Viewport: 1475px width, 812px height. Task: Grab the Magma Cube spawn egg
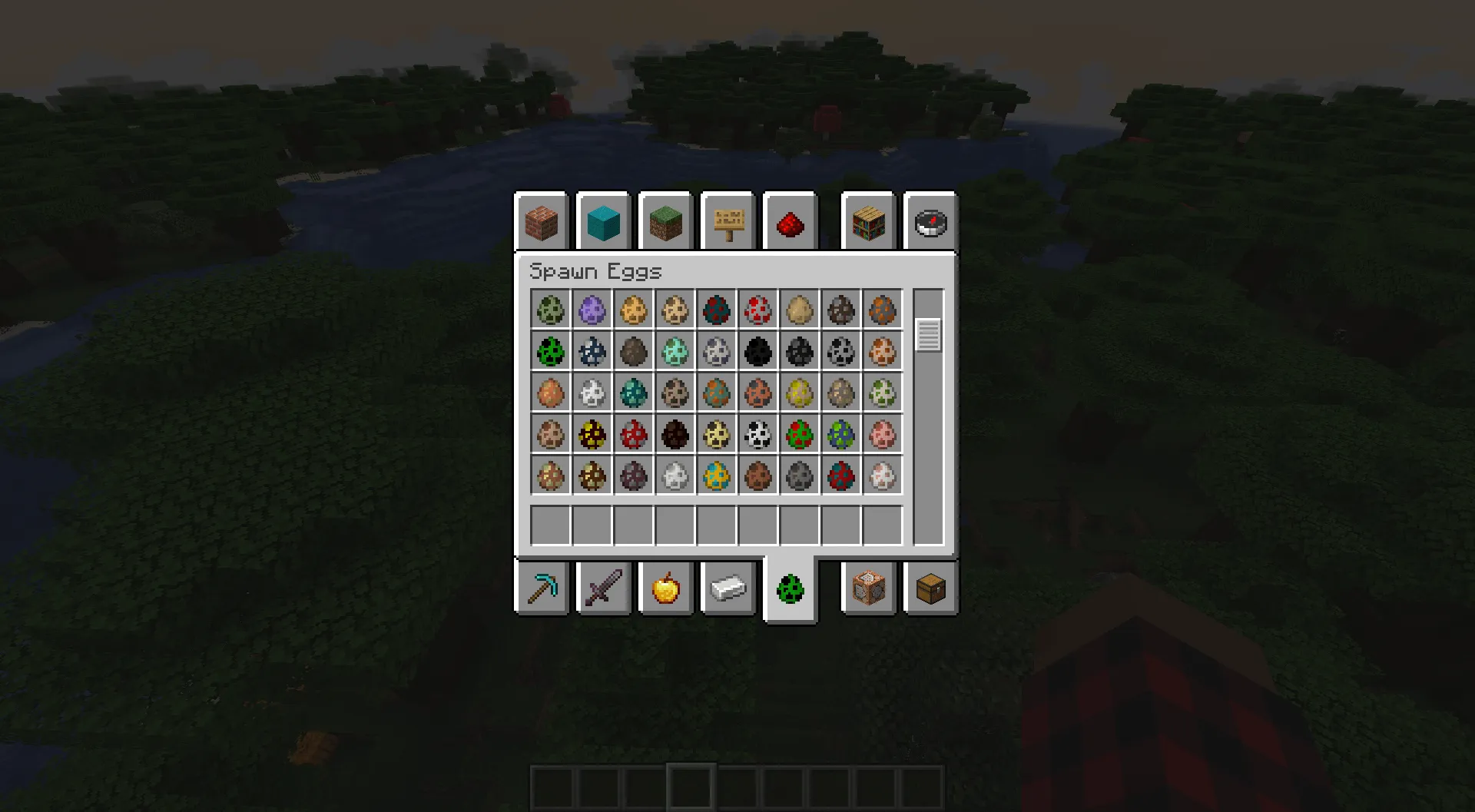point(592,435)
